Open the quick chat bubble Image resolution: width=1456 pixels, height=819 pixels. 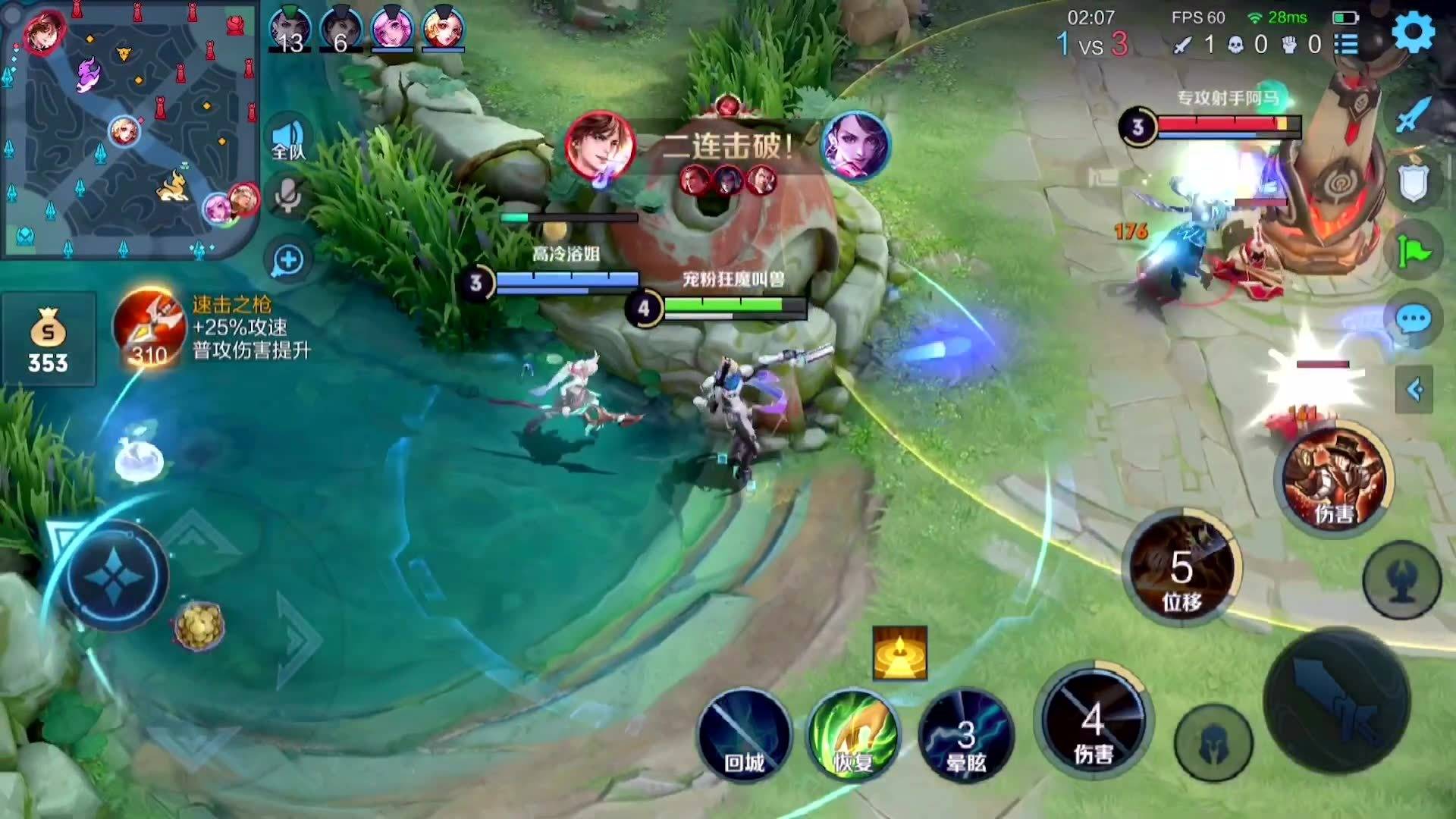coord(1414,320)
